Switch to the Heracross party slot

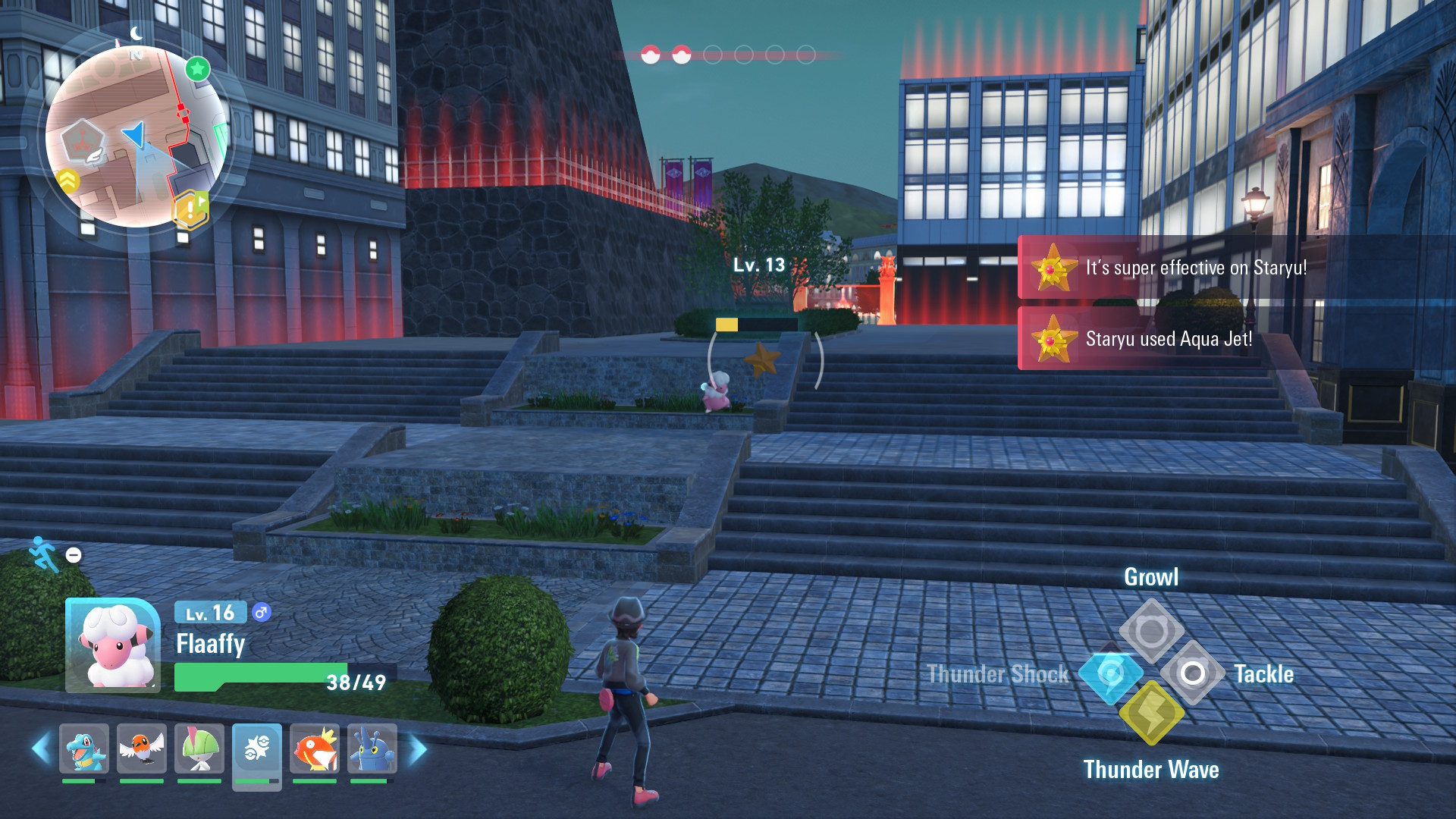click(x=372, y=749)
